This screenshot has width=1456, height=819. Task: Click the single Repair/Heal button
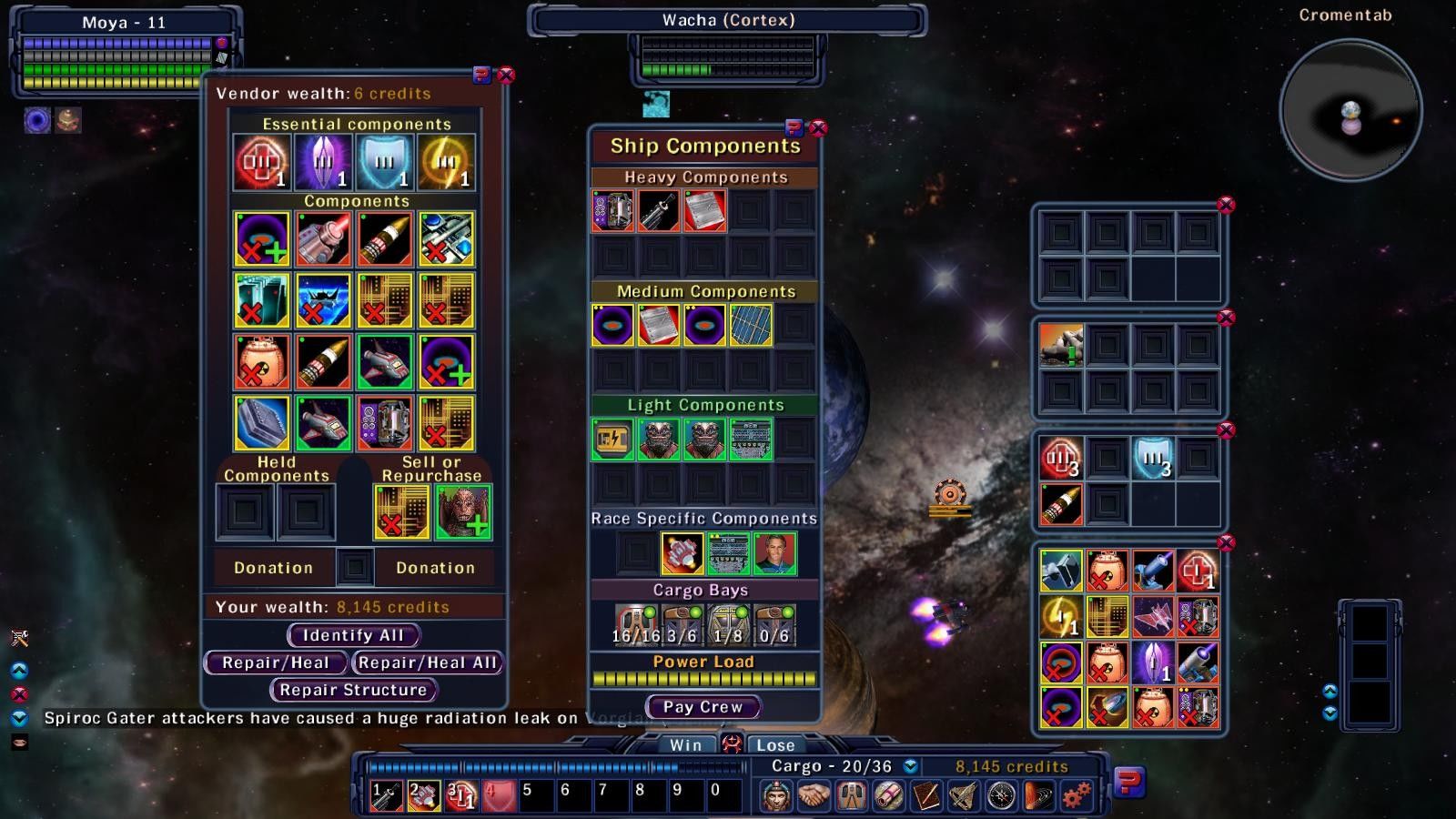point(275,662)
